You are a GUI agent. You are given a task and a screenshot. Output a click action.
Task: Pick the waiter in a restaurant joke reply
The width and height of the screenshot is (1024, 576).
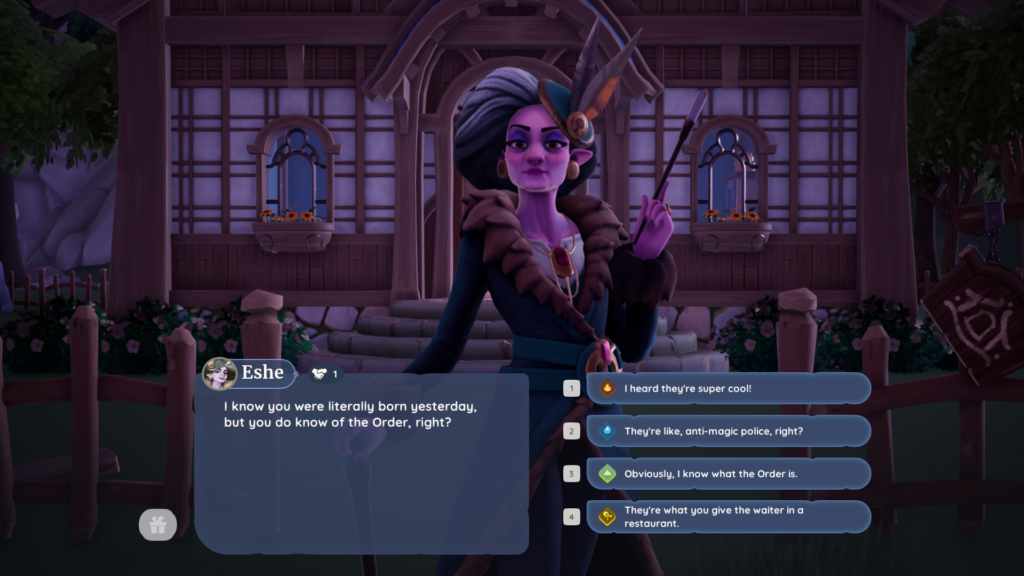[x=728, y=516]
